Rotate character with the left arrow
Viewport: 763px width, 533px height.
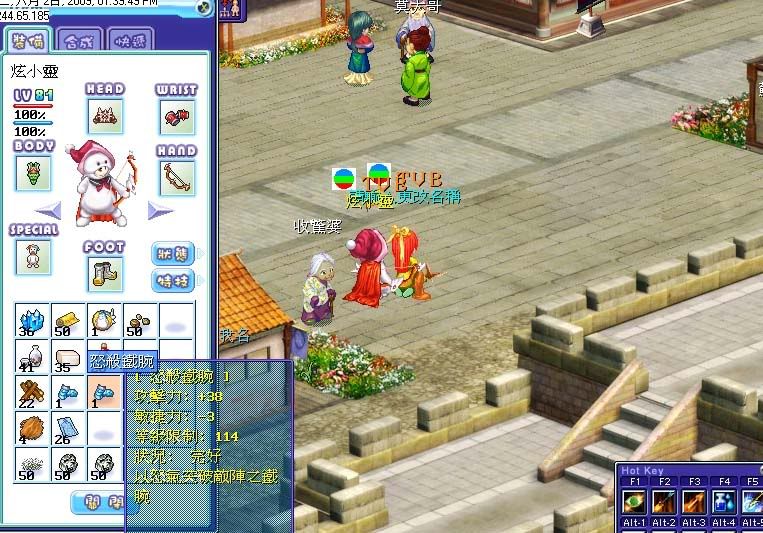coord(50,211)
